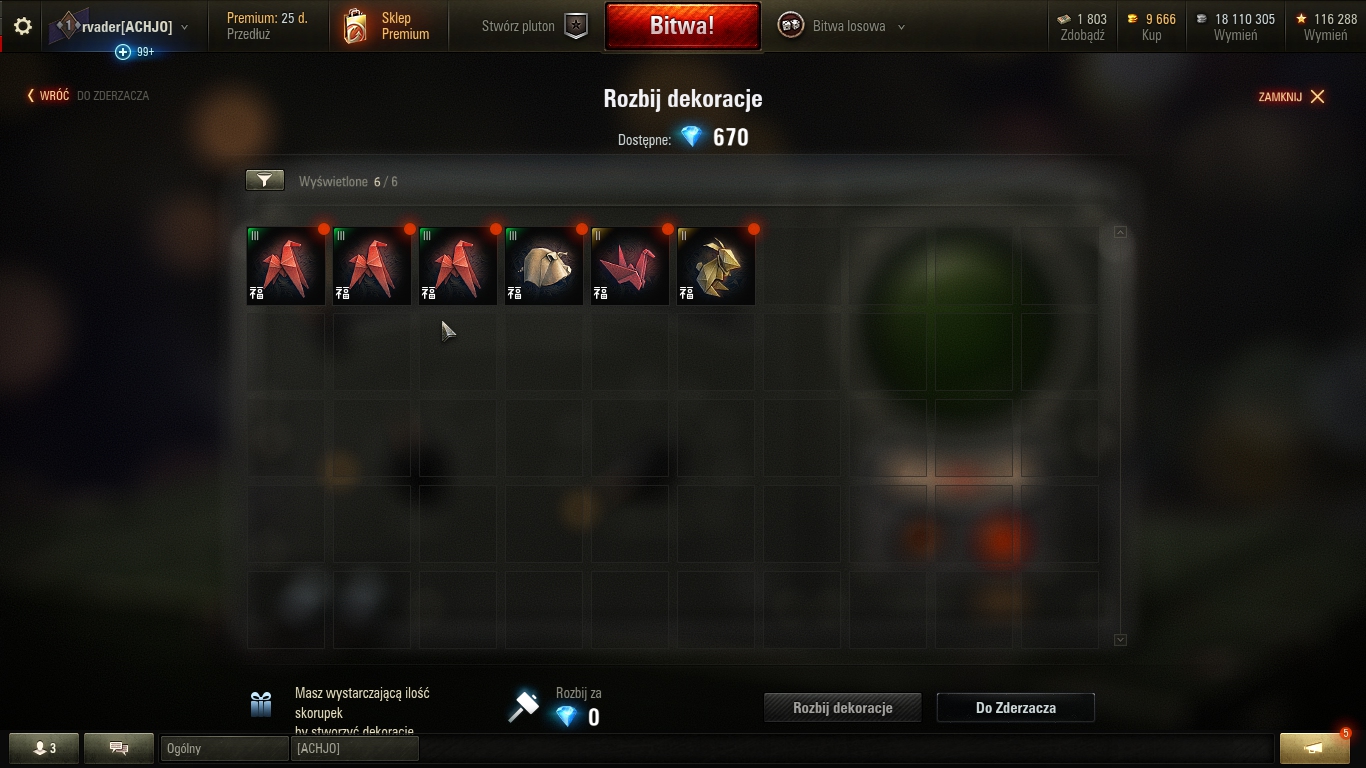
Task: Extend premium via Przedłuż
Action: point(248,34)
